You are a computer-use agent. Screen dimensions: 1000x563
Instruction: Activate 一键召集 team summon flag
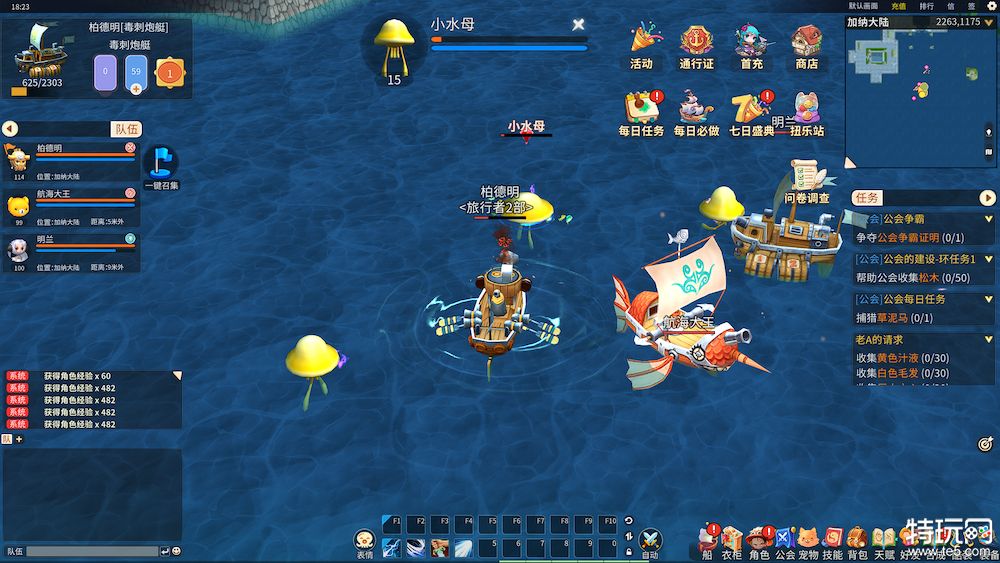pos(161,166)
